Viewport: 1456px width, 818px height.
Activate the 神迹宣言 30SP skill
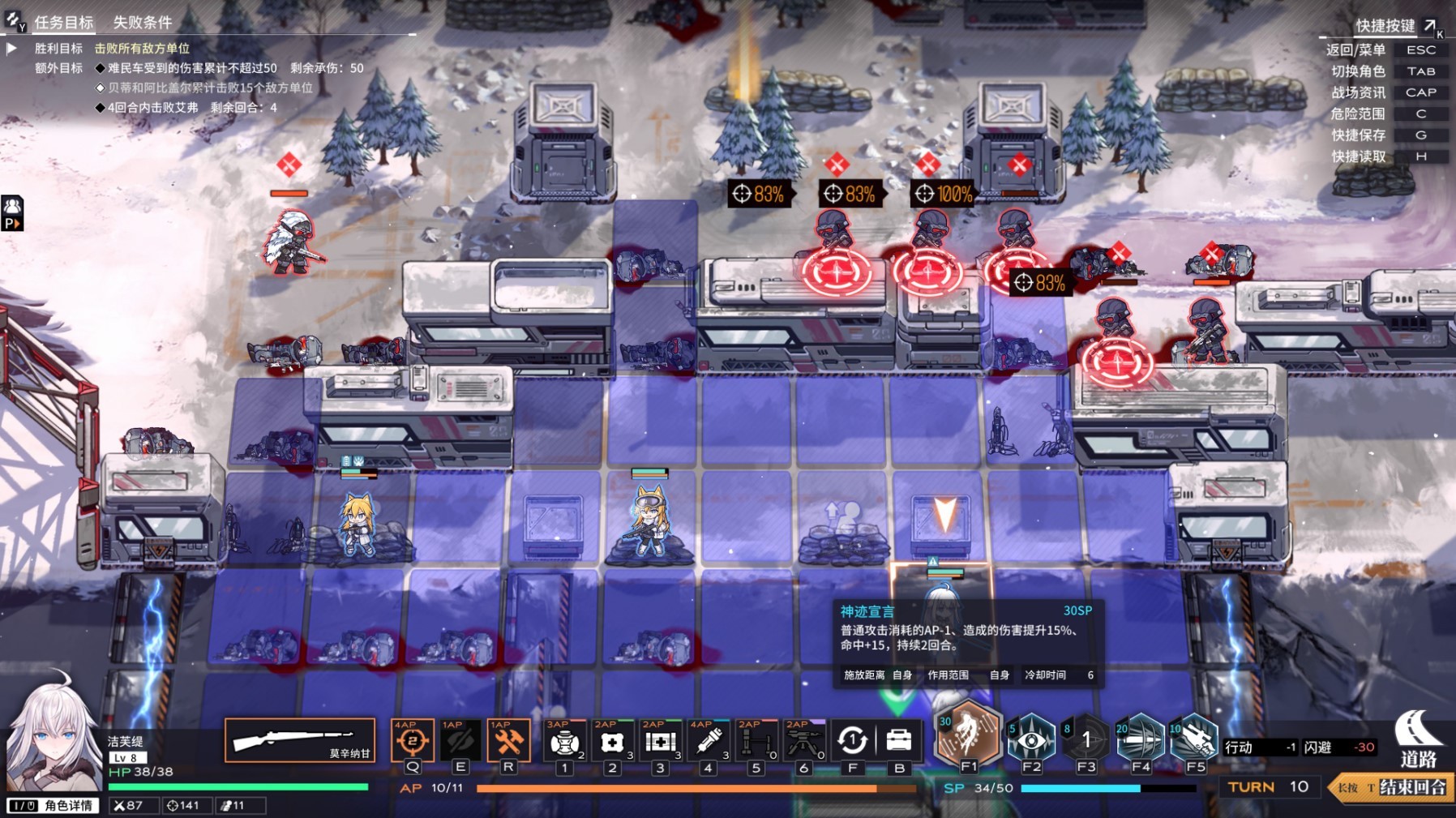point(968,736)
